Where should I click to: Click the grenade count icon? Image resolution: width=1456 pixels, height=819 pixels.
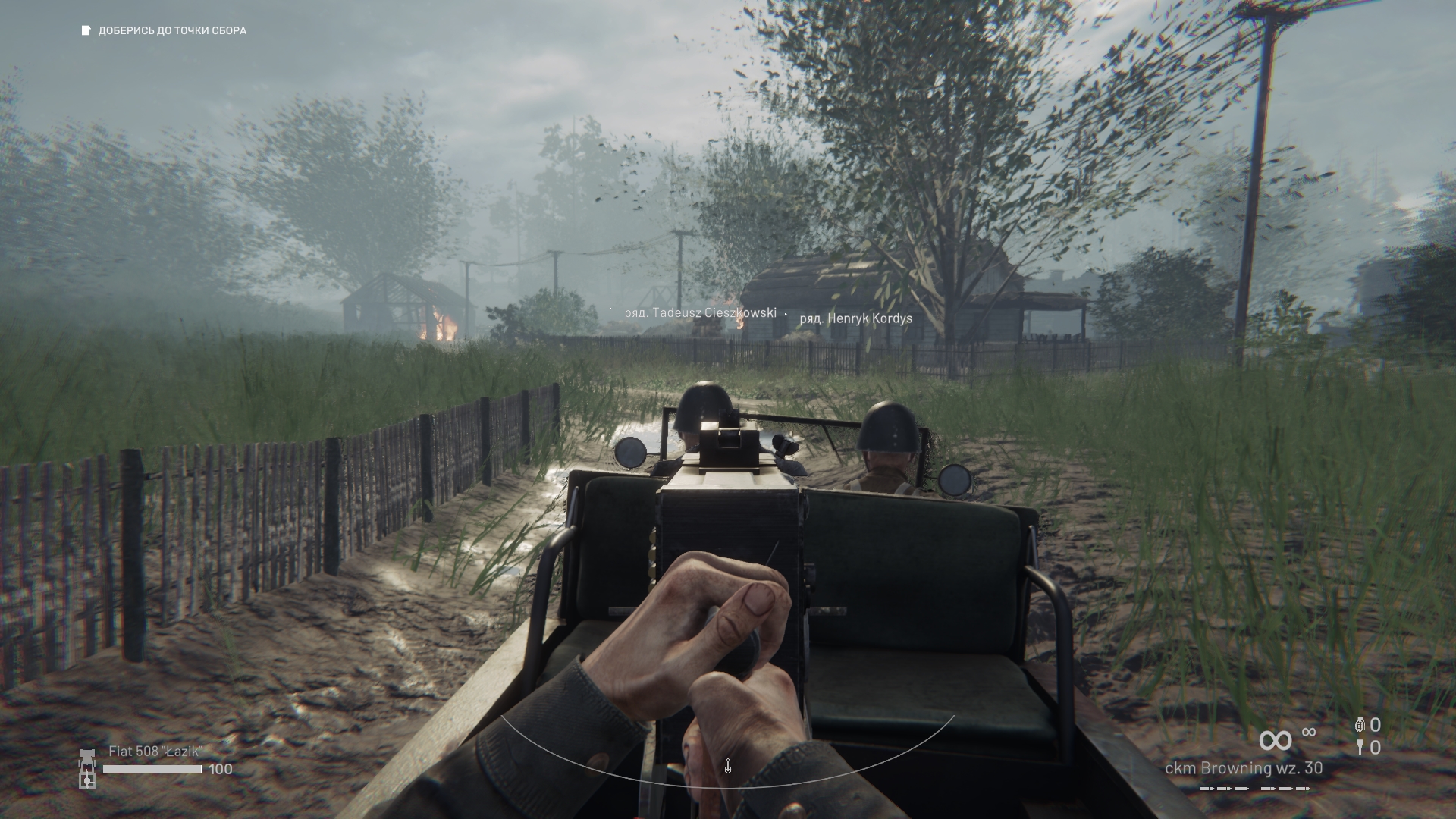1360,725
